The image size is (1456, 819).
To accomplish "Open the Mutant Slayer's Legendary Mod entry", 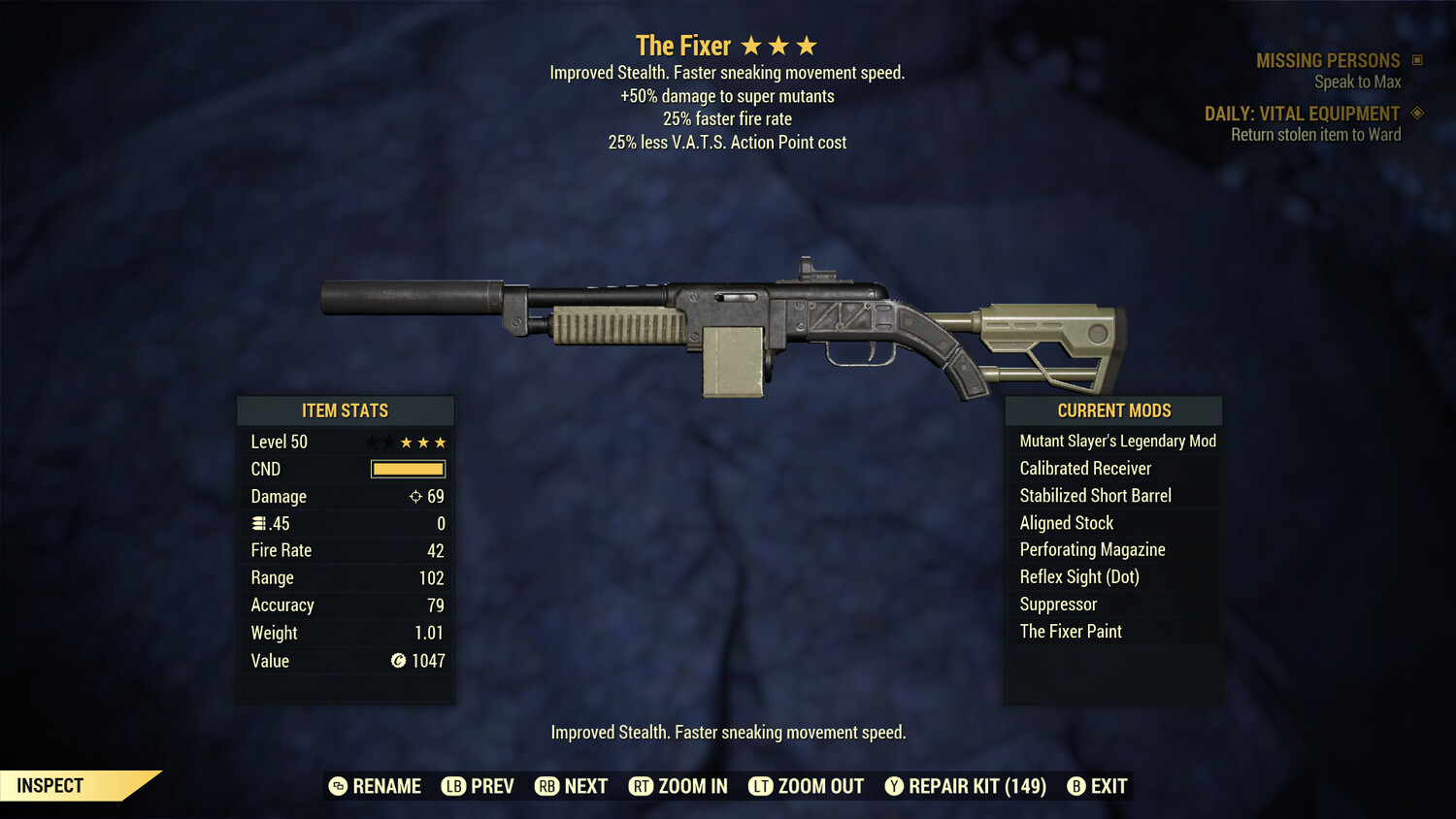I will [x=1116, y=441].
